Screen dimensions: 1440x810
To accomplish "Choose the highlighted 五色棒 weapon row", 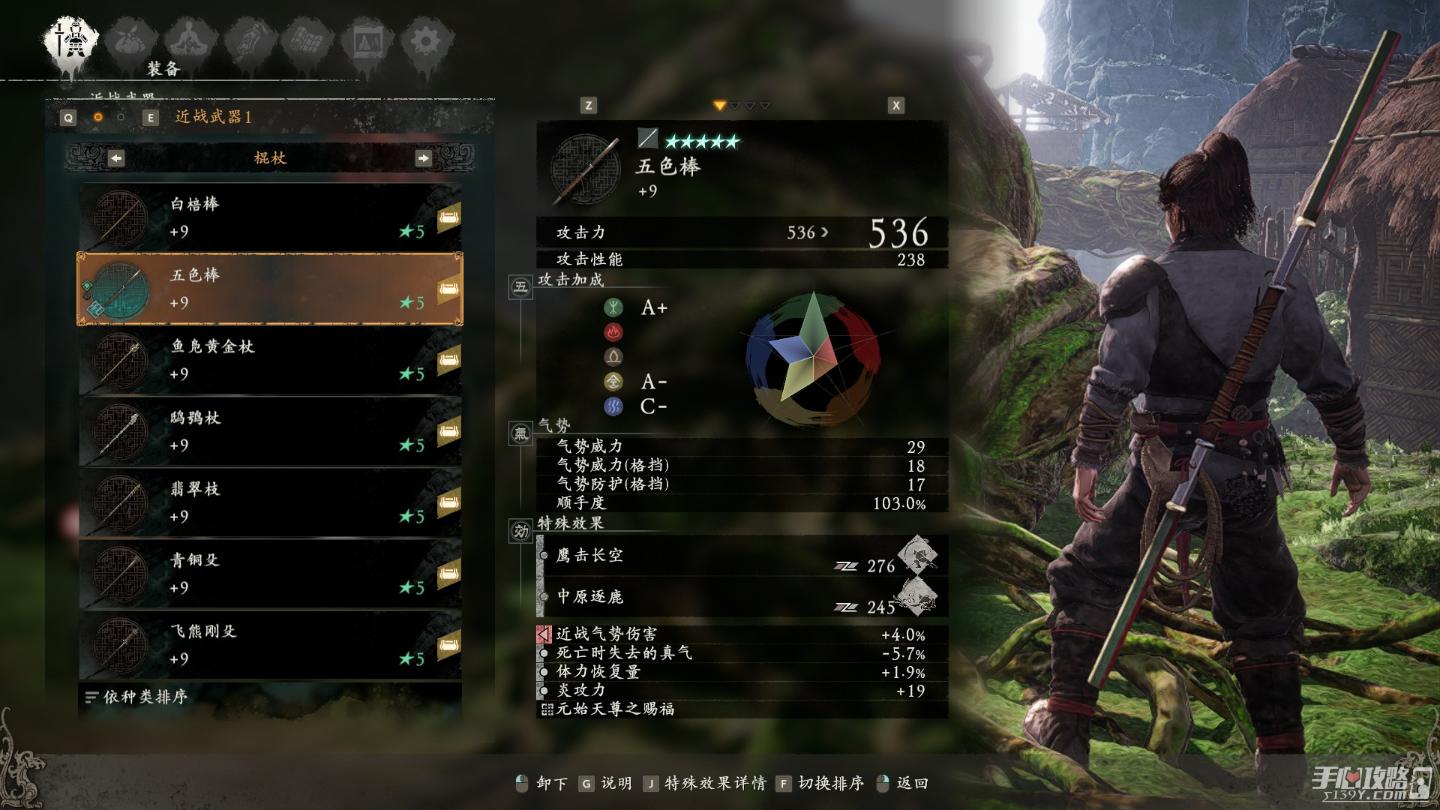I will coord(270,289).
